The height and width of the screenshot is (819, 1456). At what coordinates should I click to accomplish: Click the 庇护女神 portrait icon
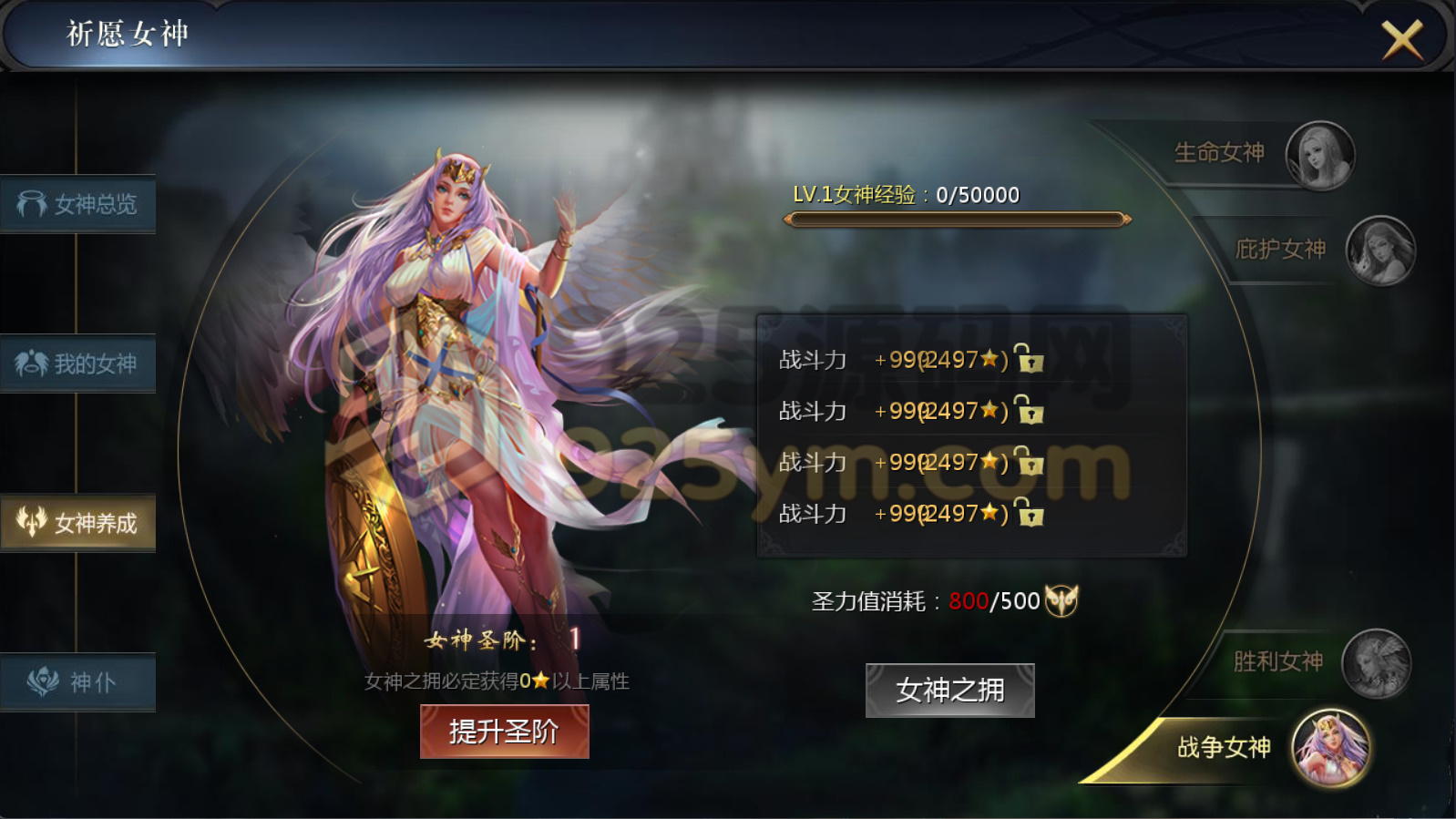pyautogui.click(x=1381, y=251)
